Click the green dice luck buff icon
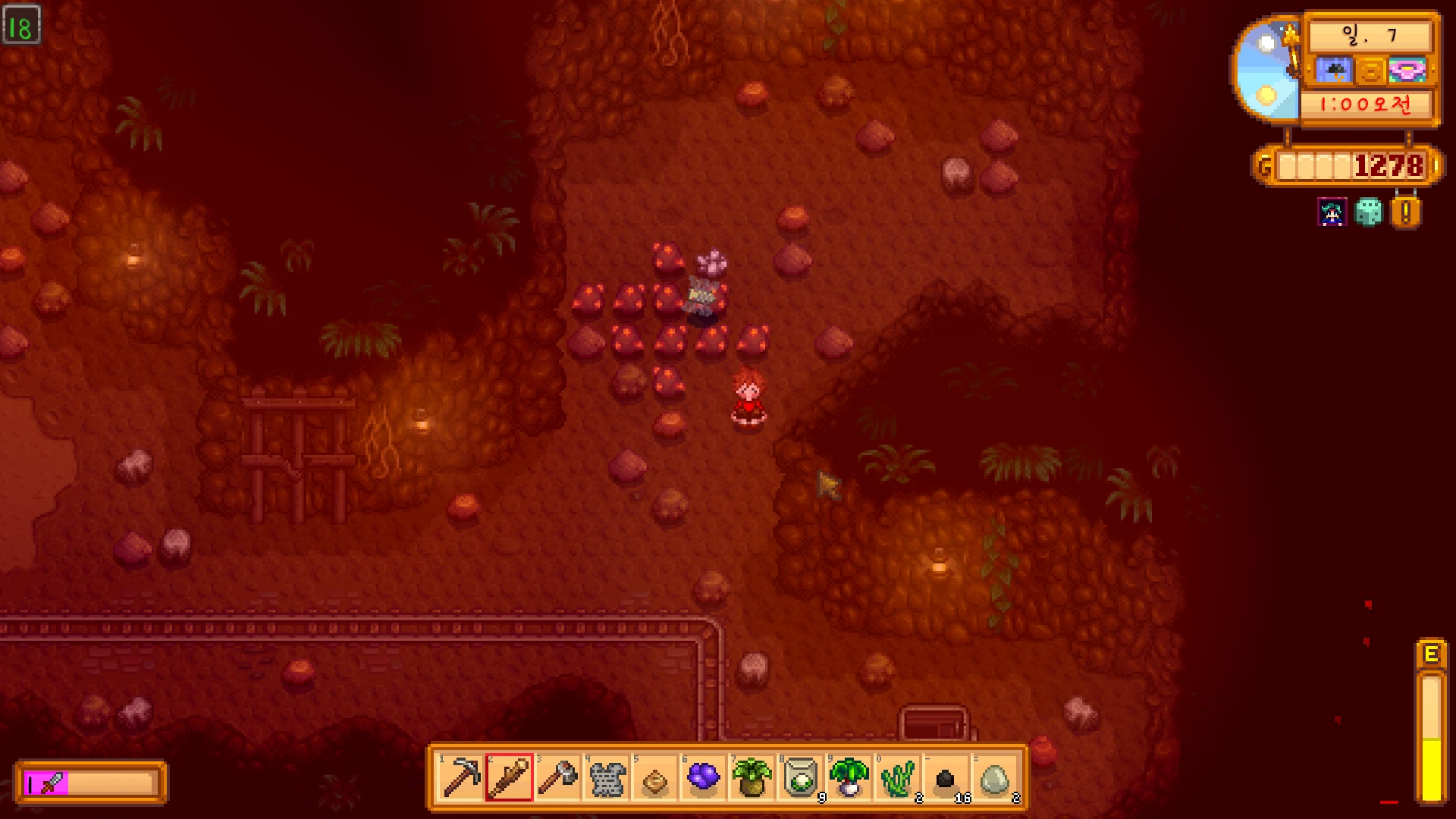1456x819 pixels. pos(1369,212)
